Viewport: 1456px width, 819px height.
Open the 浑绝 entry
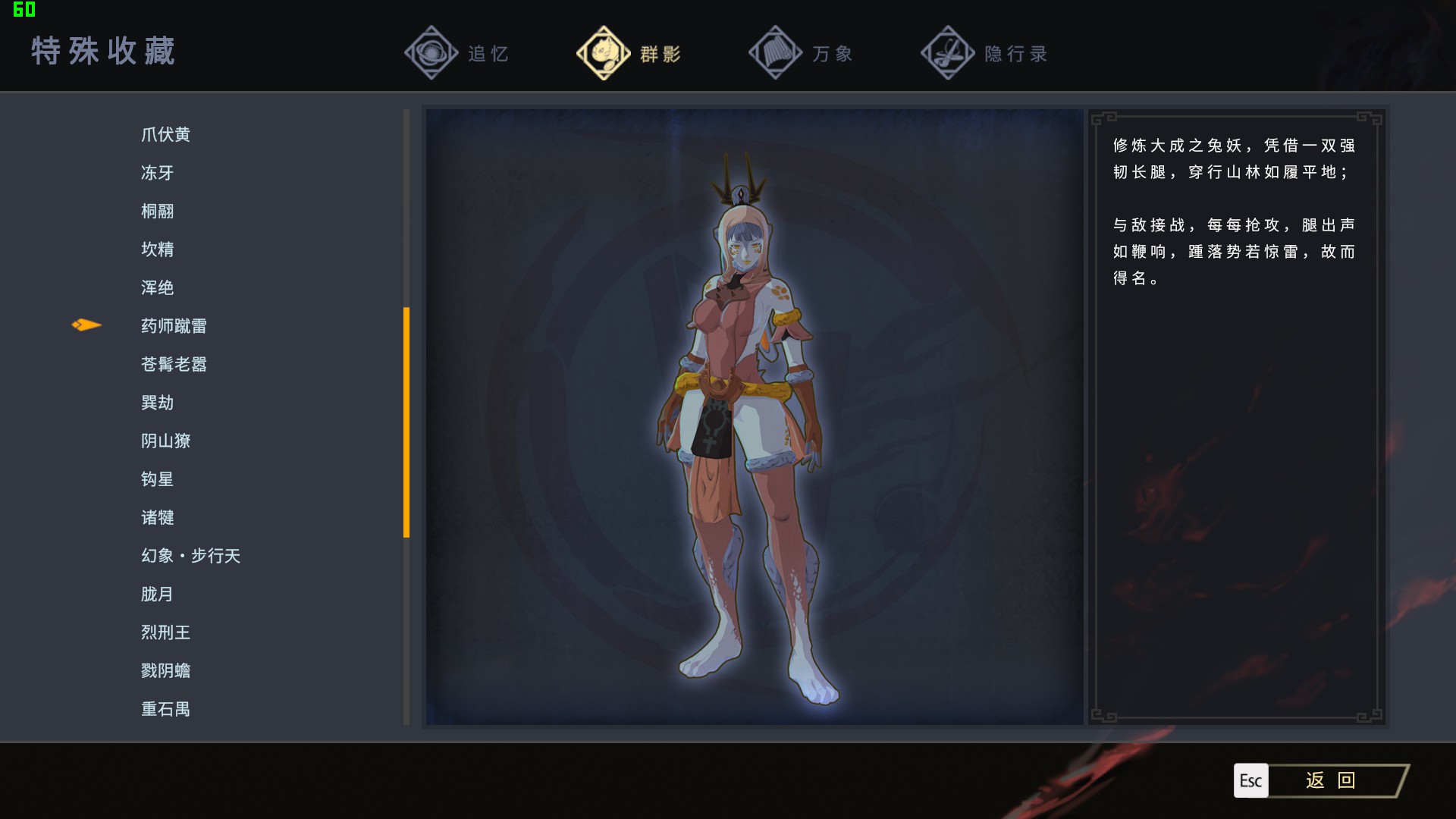157,287
